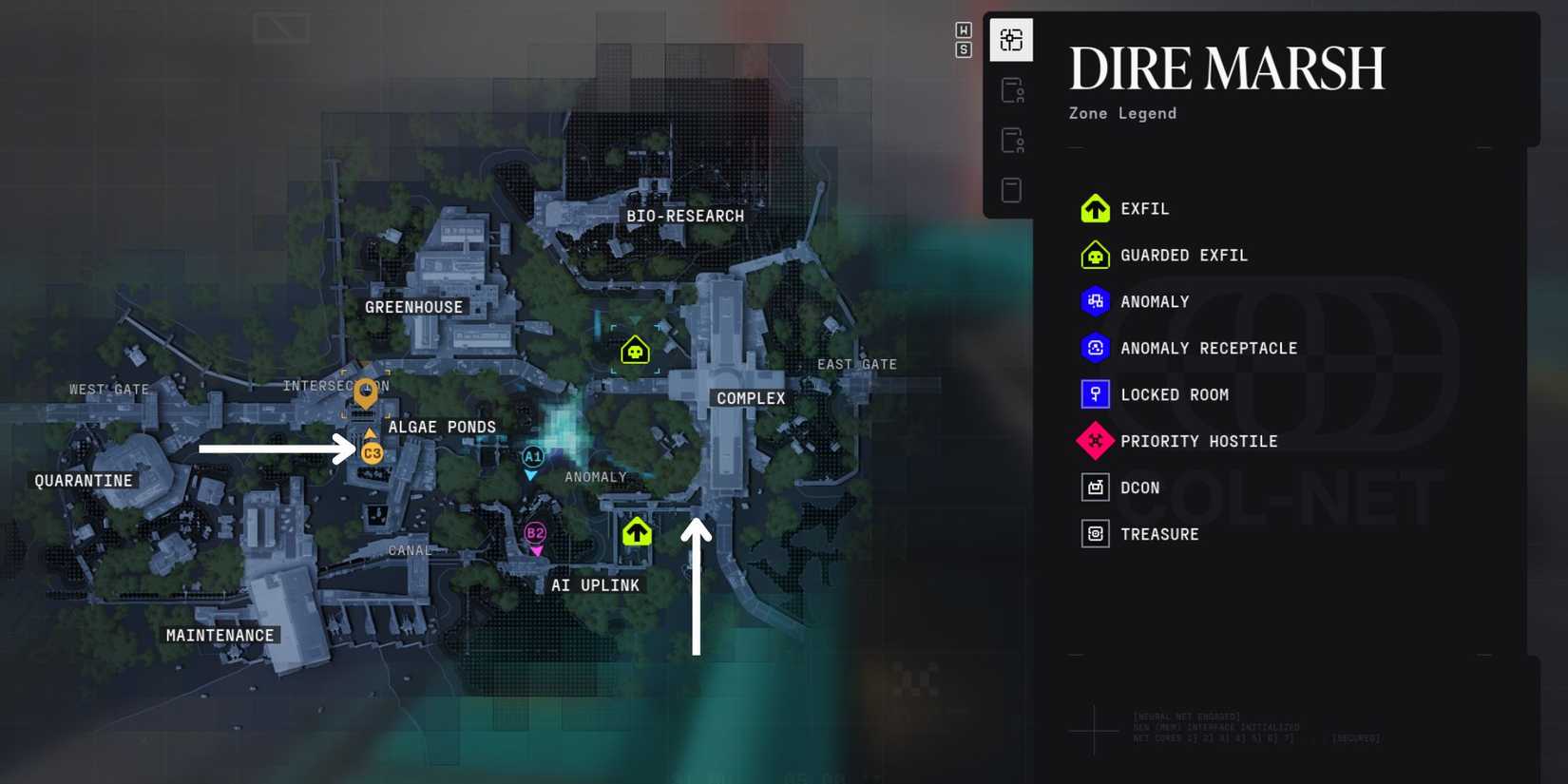
Task: Open the notes panel at bottom of sidebar
Action: pyautogui.click(x=1010, y=189)
